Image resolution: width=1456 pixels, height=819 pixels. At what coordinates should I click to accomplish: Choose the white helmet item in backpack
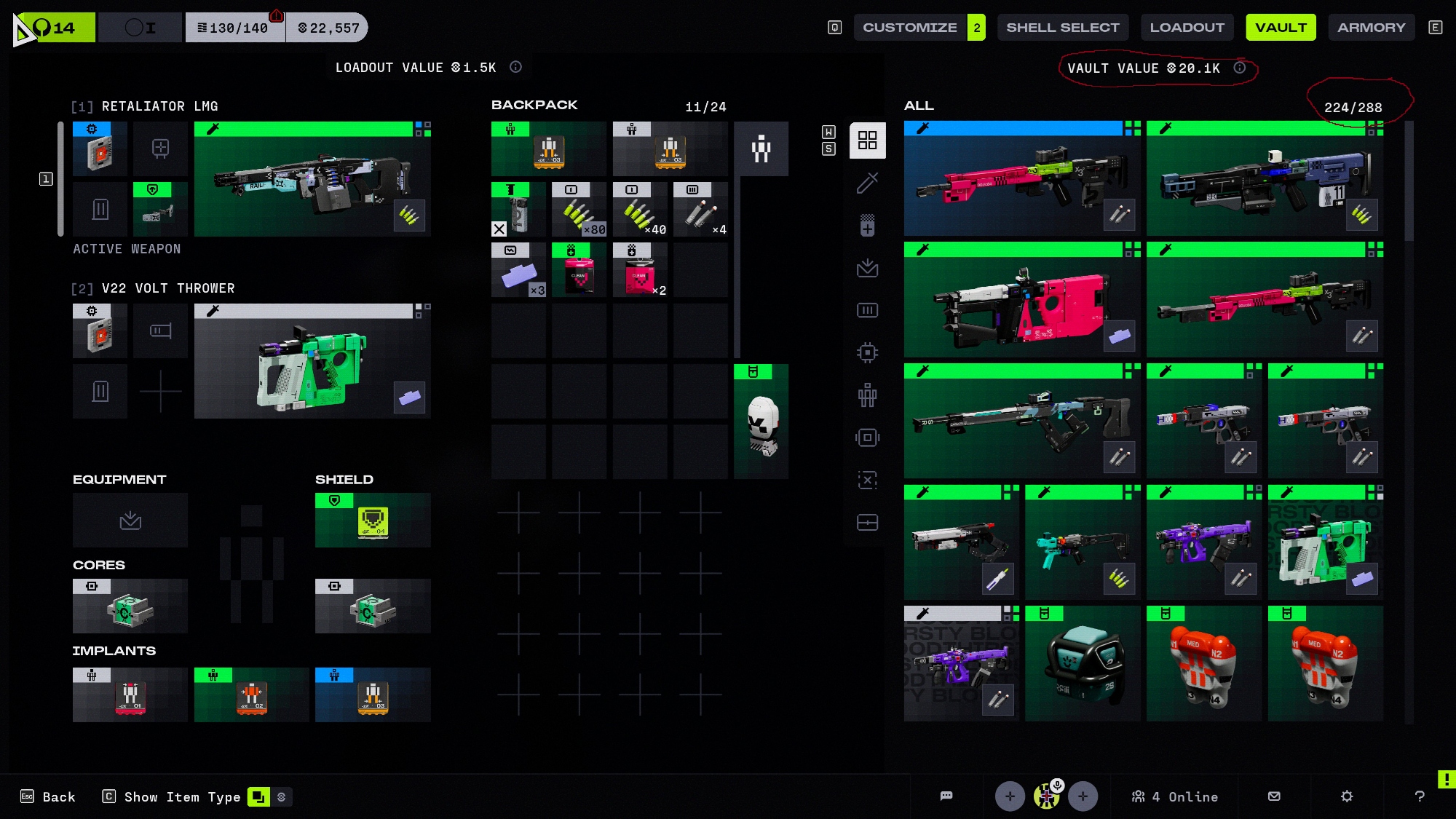point(761,422)
